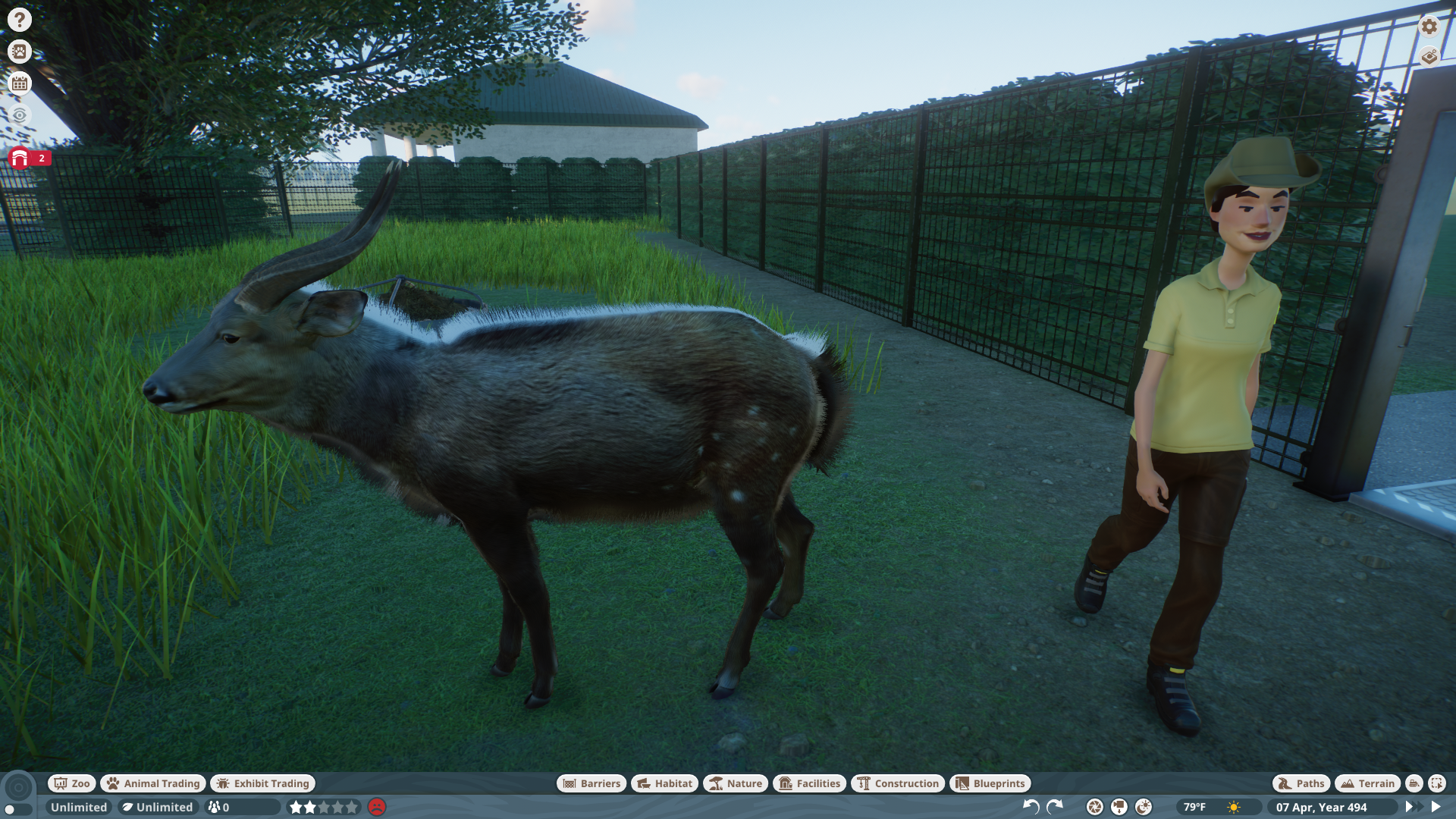Toggle the day-night lighting mode icon
The height and width of the screenshot is (819, 1456).
pyautogui.click(x=1144, y=806)
